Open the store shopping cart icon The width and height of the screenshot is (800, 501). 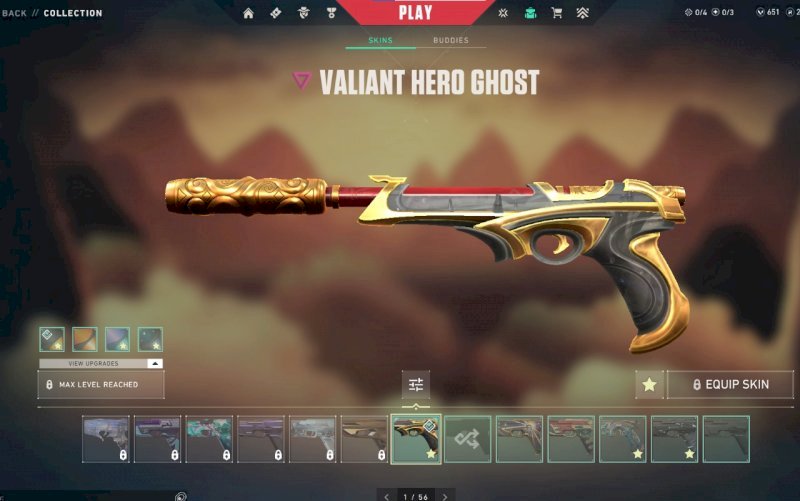tap(556, 13)
